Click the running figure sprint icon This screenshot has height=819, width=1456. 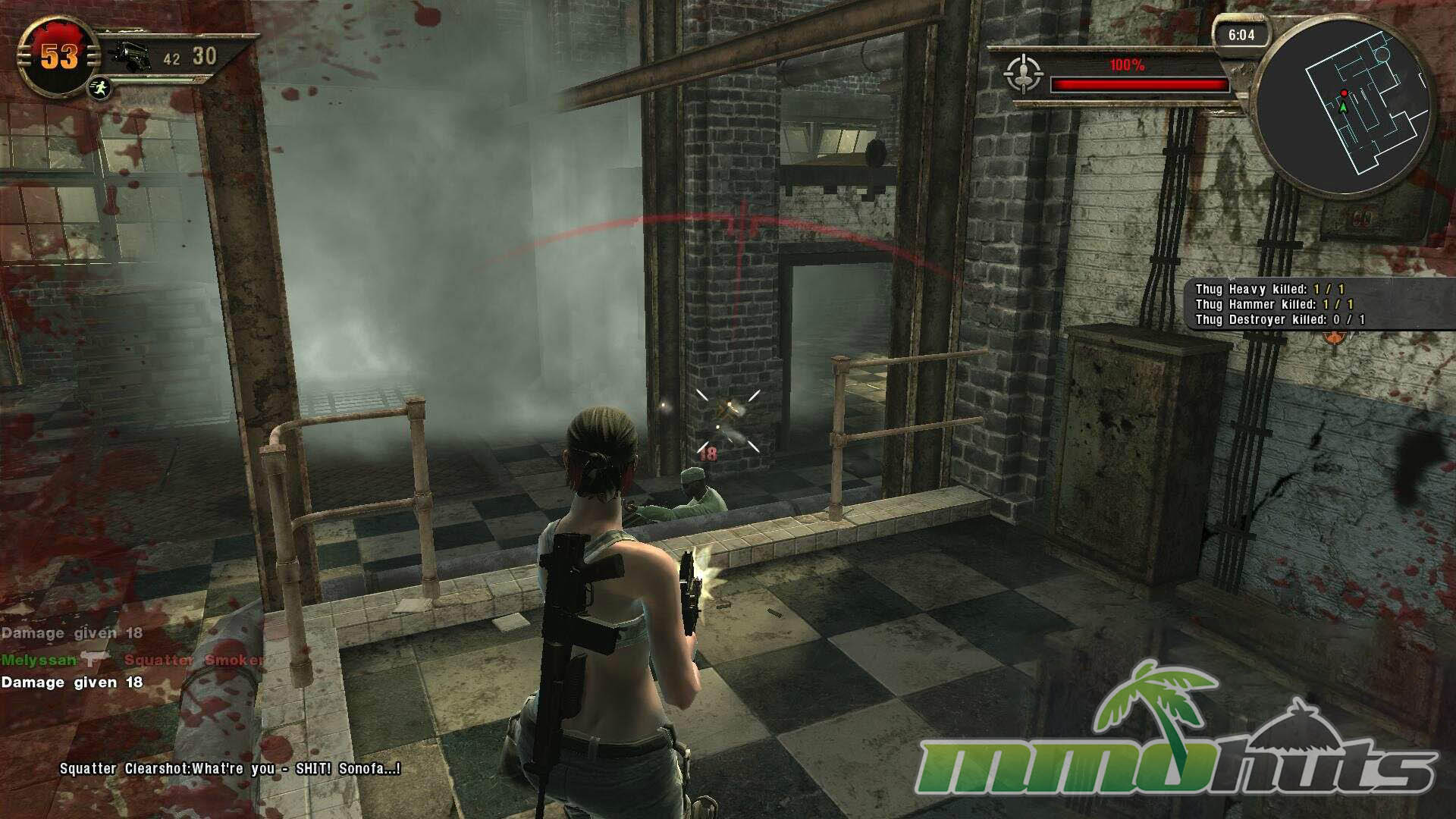(x=99, y=88)
